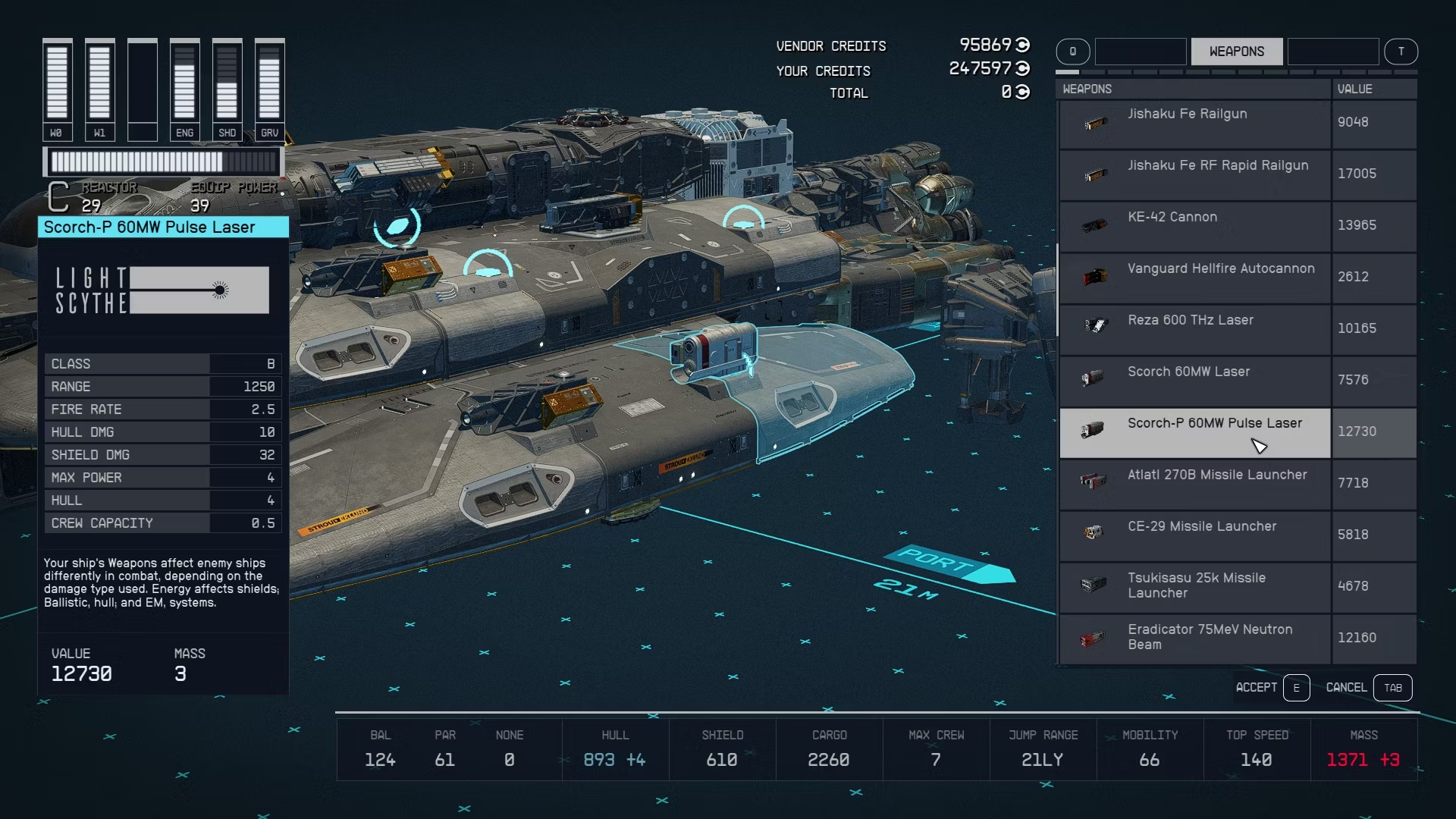Switch to the blank tab right of WEAPONS

pos(1332,52)
